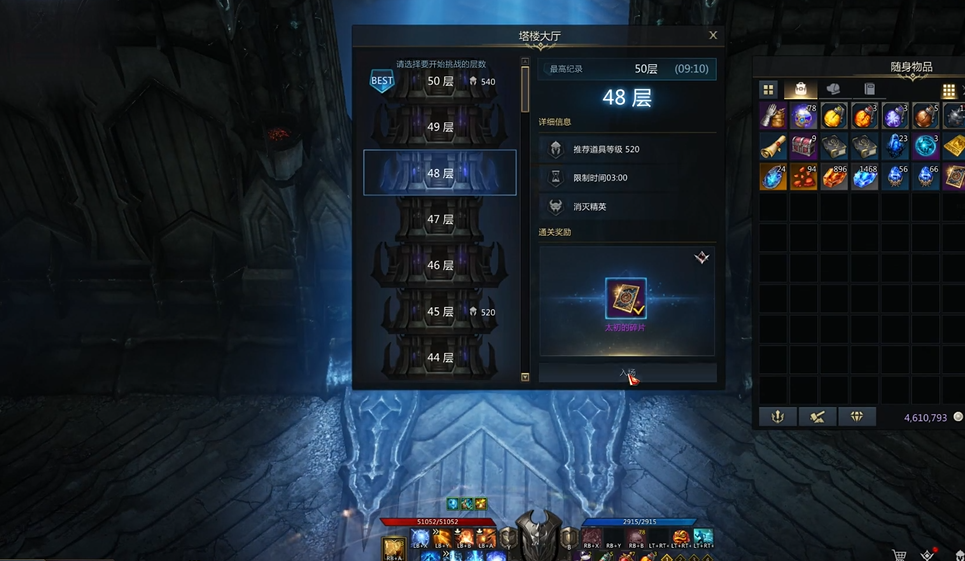Image resolution: width=965 pixels, height=561 pixels.
Task: Open the first grid tab in inventory
Action: (768, 90)
